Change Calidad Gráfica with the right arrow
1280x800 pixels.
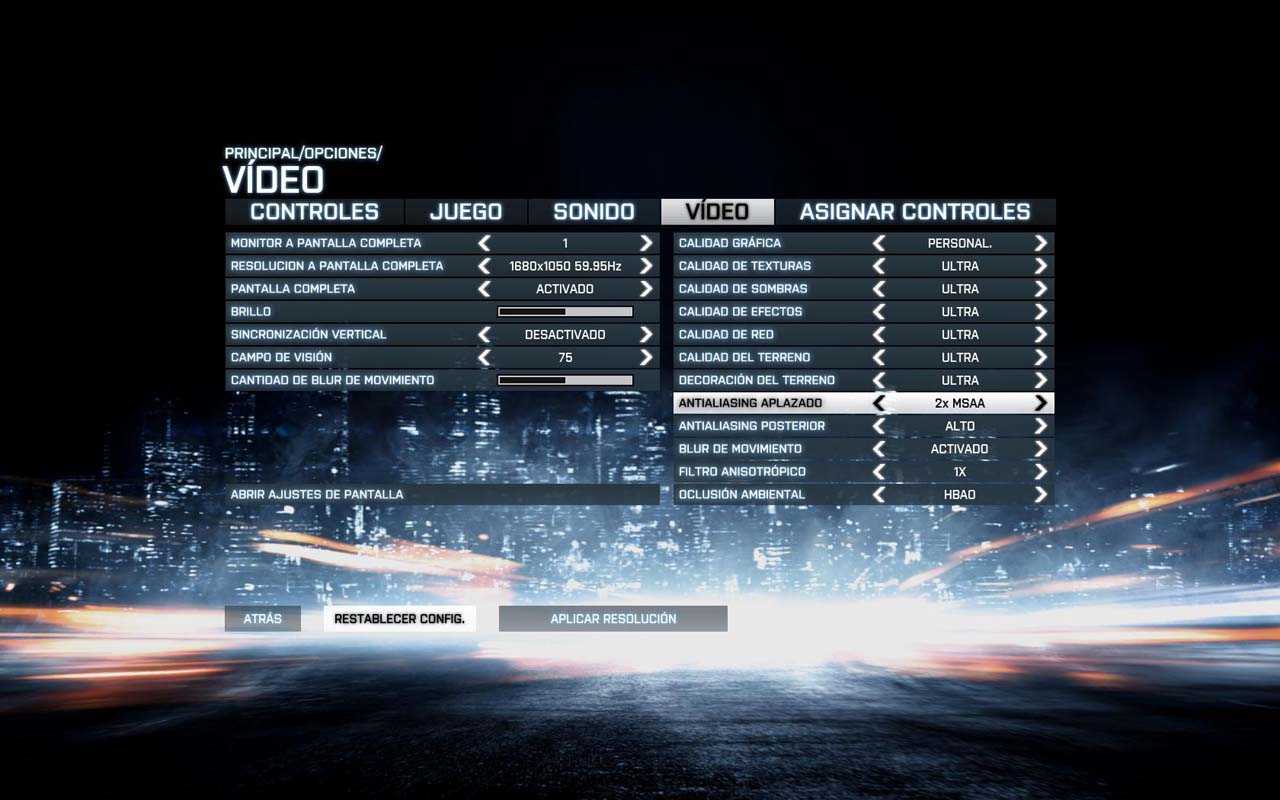(1040, 242)
